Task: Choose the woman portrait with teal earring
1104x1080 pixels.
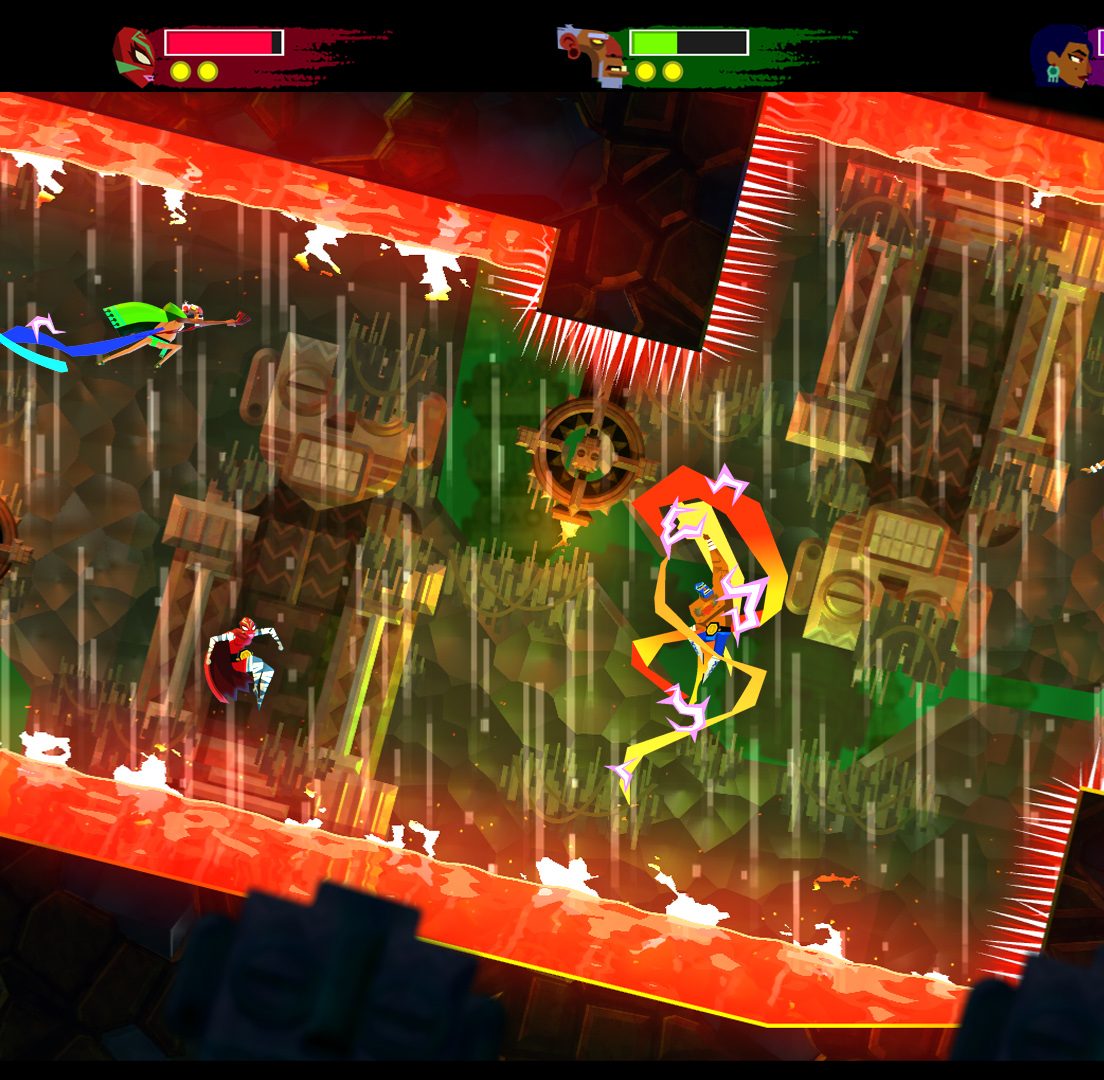Action: click(1063, 56)
